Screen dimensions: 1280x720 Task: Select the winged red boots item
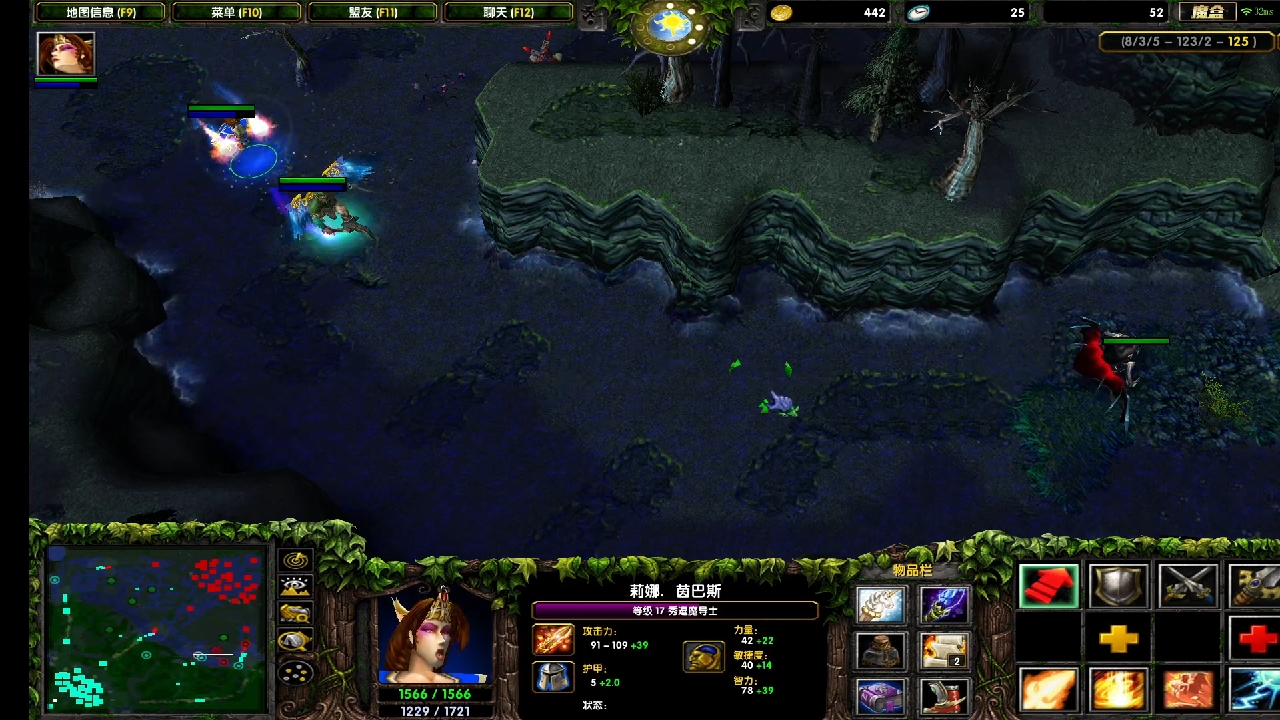[x=944, y=695]
